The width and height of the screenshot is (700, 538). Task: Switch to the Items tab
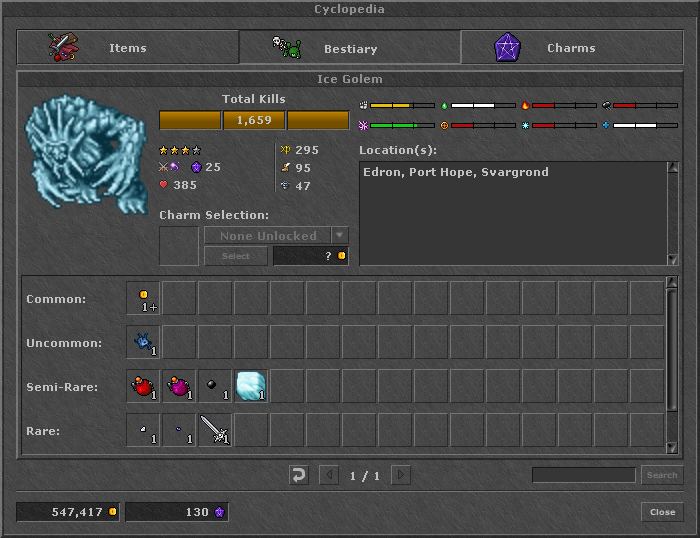[x=127, y=48]
